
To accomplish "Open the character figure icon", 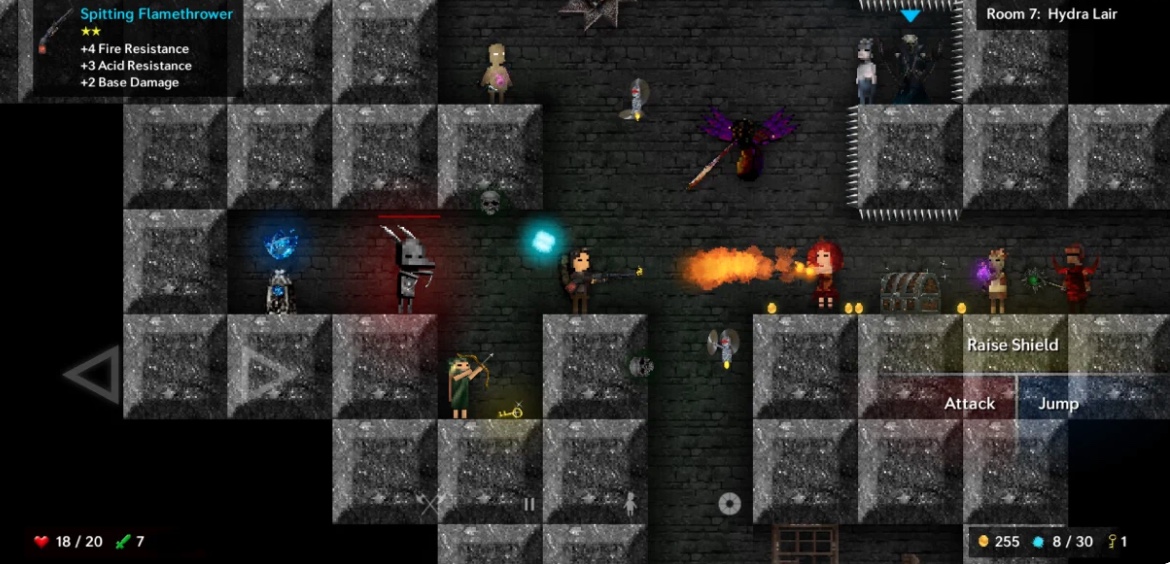I will 630,505.
